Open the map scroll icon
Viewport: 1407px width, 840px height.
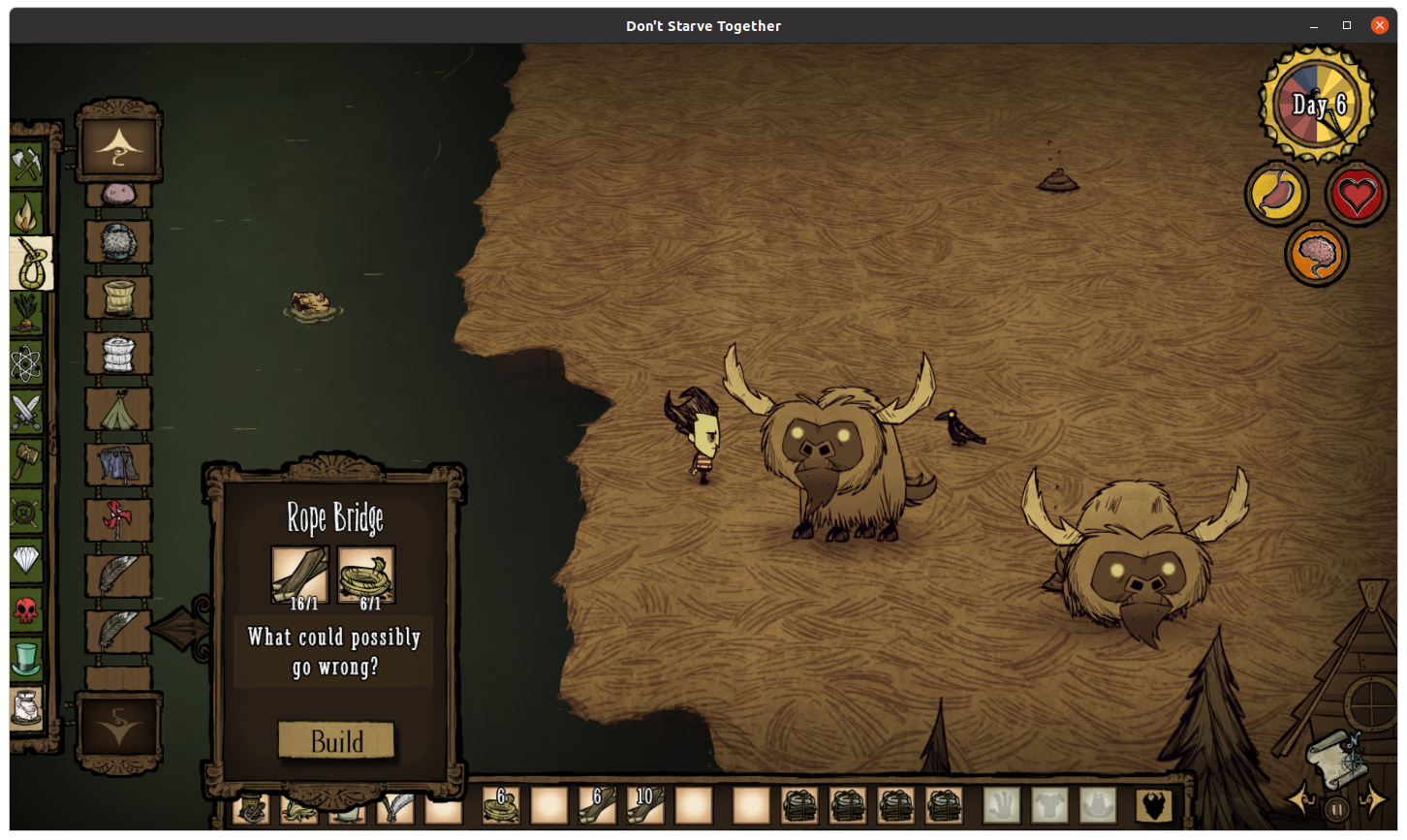click(x=1336, y=757)
